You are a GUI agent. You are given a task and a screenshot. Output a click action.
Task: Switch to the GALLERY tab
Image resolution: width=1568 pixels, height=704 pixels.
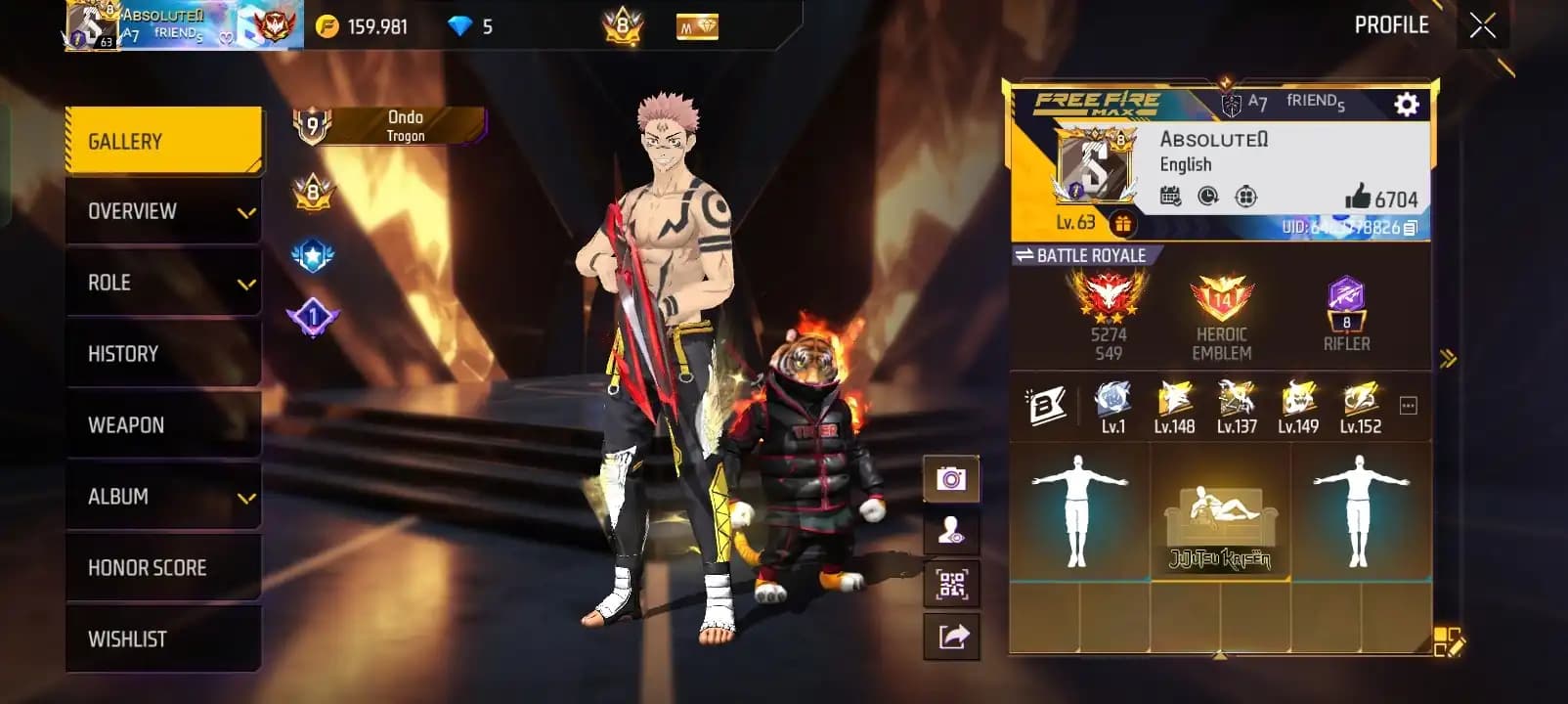coord(162,140)
